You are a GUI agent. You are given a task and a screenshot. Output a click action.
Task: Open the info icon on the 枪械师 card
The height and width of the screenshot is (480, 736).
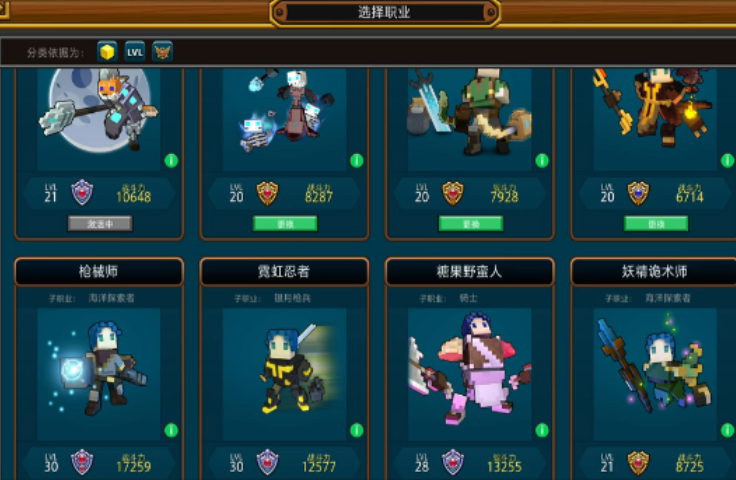[171, 430]
